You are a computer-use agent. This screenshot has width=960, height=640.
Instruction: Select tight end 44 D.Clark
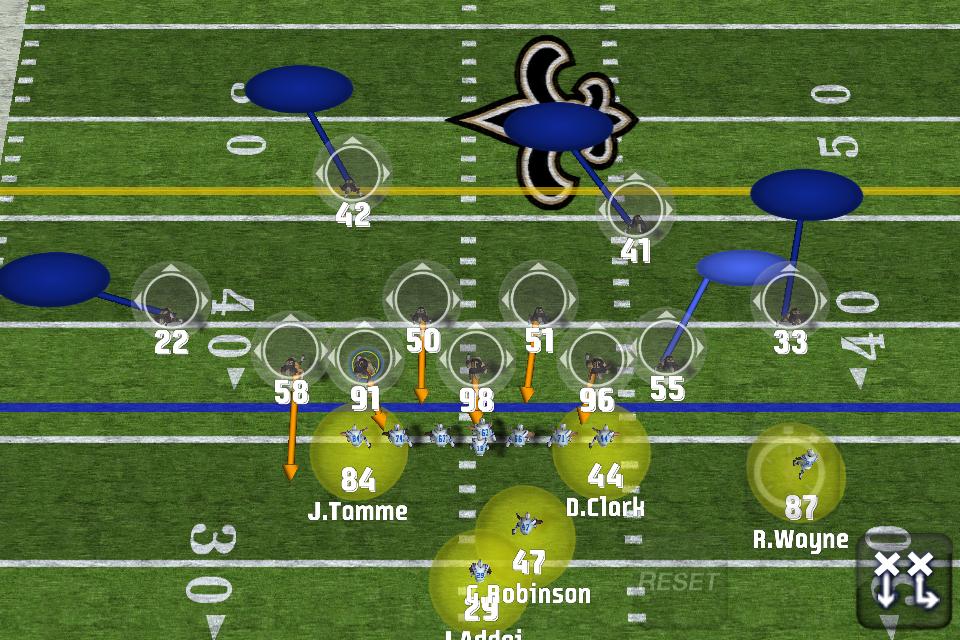click(x=602, y=450)
